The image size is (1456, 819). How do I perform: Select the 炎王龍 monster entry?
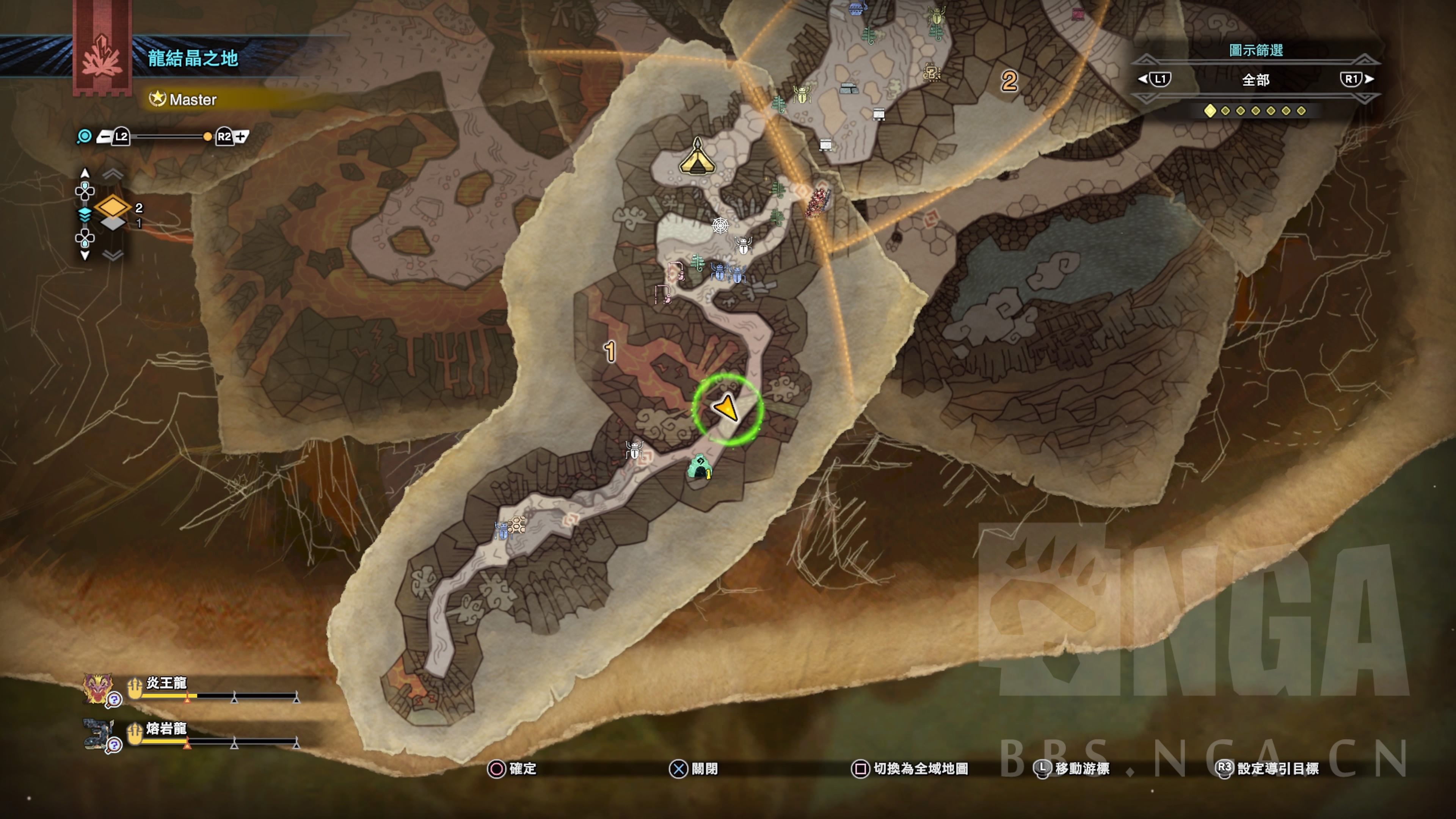tap(166, 683)
